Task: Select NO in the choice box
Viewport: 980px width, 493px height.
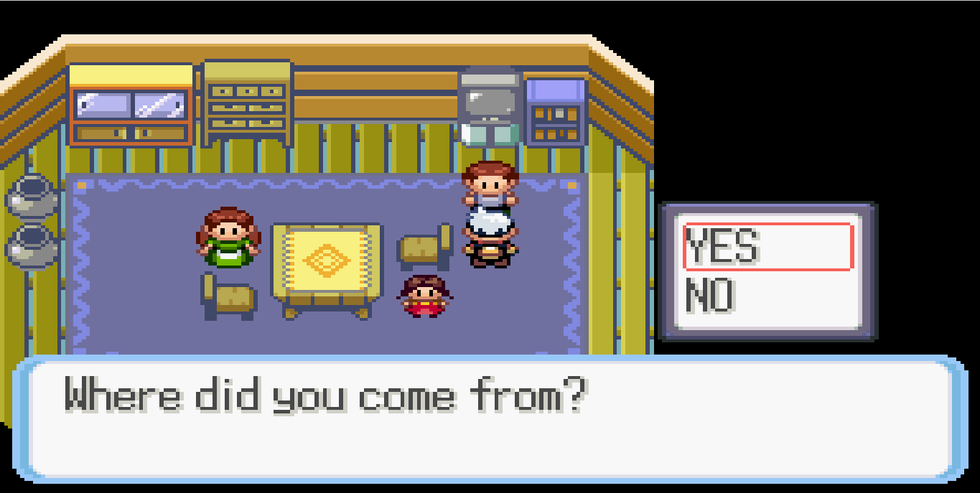Action: 711,297
